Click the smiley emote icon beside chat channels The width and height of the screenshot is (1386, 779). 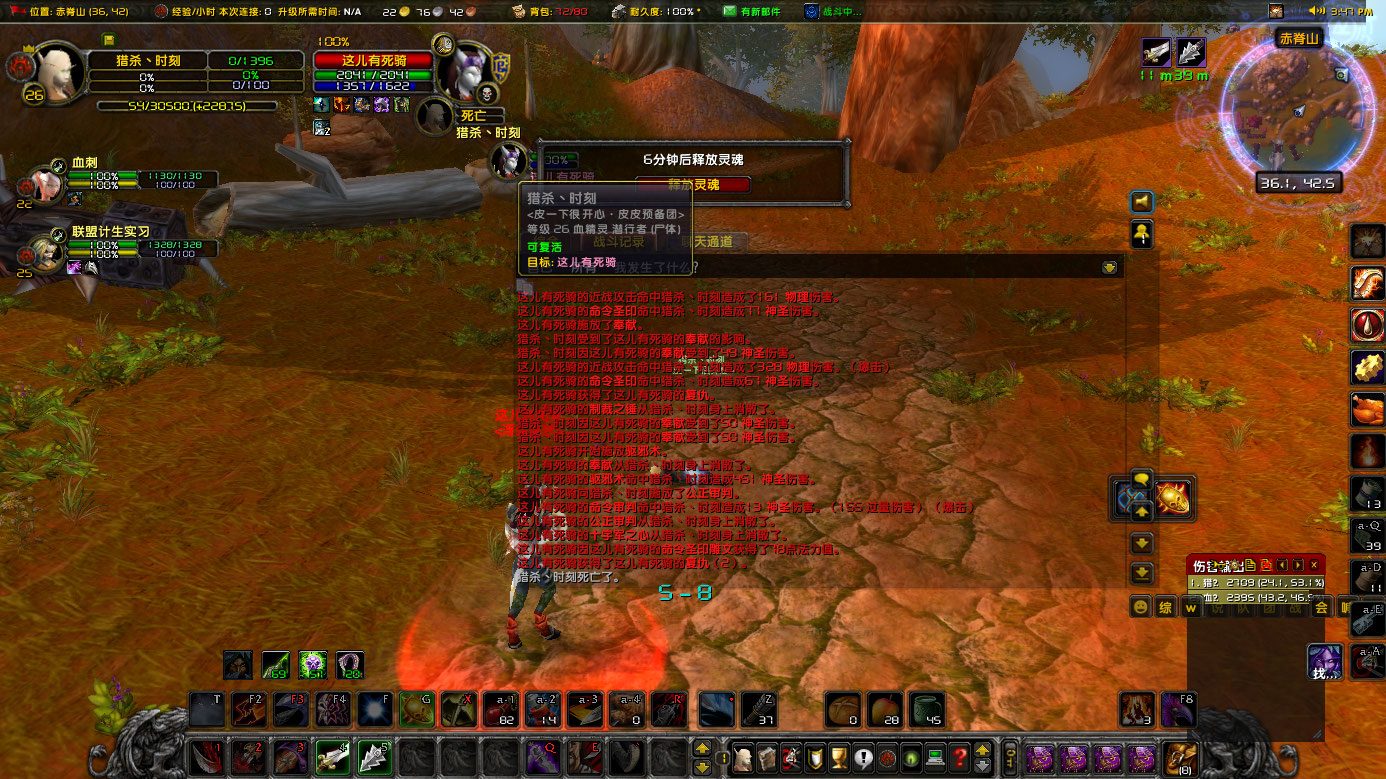(x=1139, y=607)
